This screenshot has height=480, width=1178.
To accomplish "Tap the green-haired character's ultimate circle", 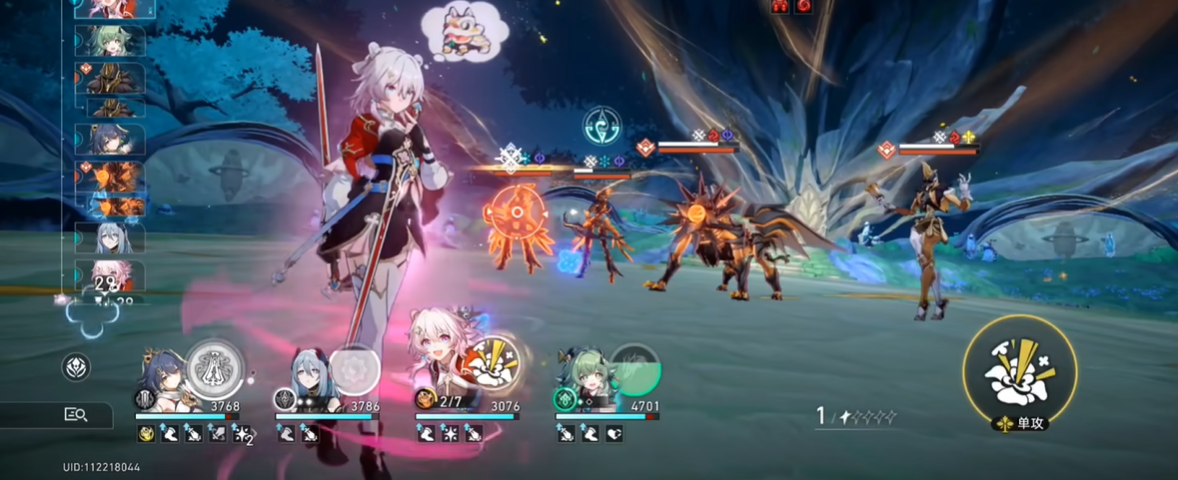I will coord(635,371).
